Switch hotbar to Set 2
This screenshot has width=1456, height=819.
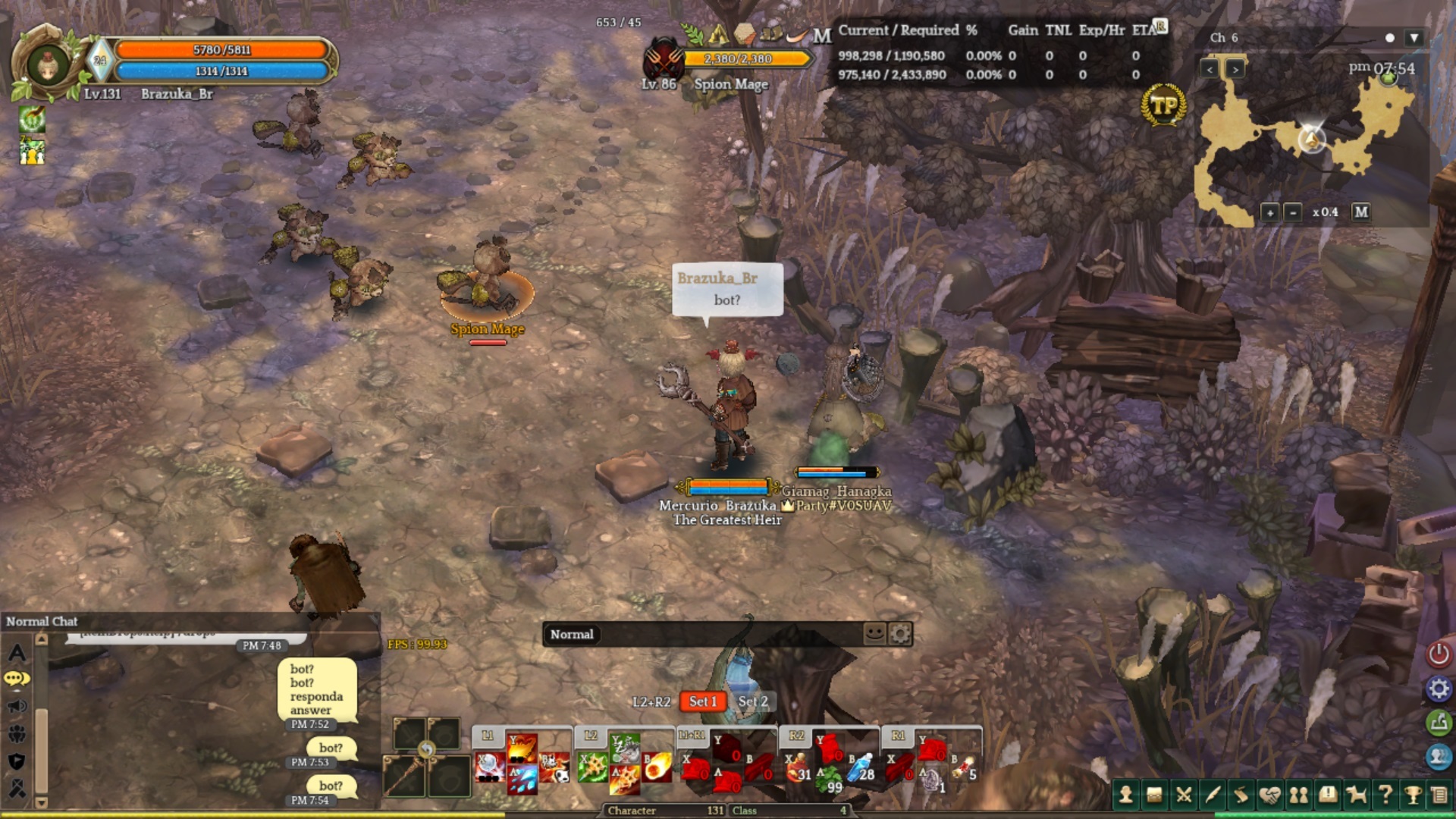[x=753, y=701]
